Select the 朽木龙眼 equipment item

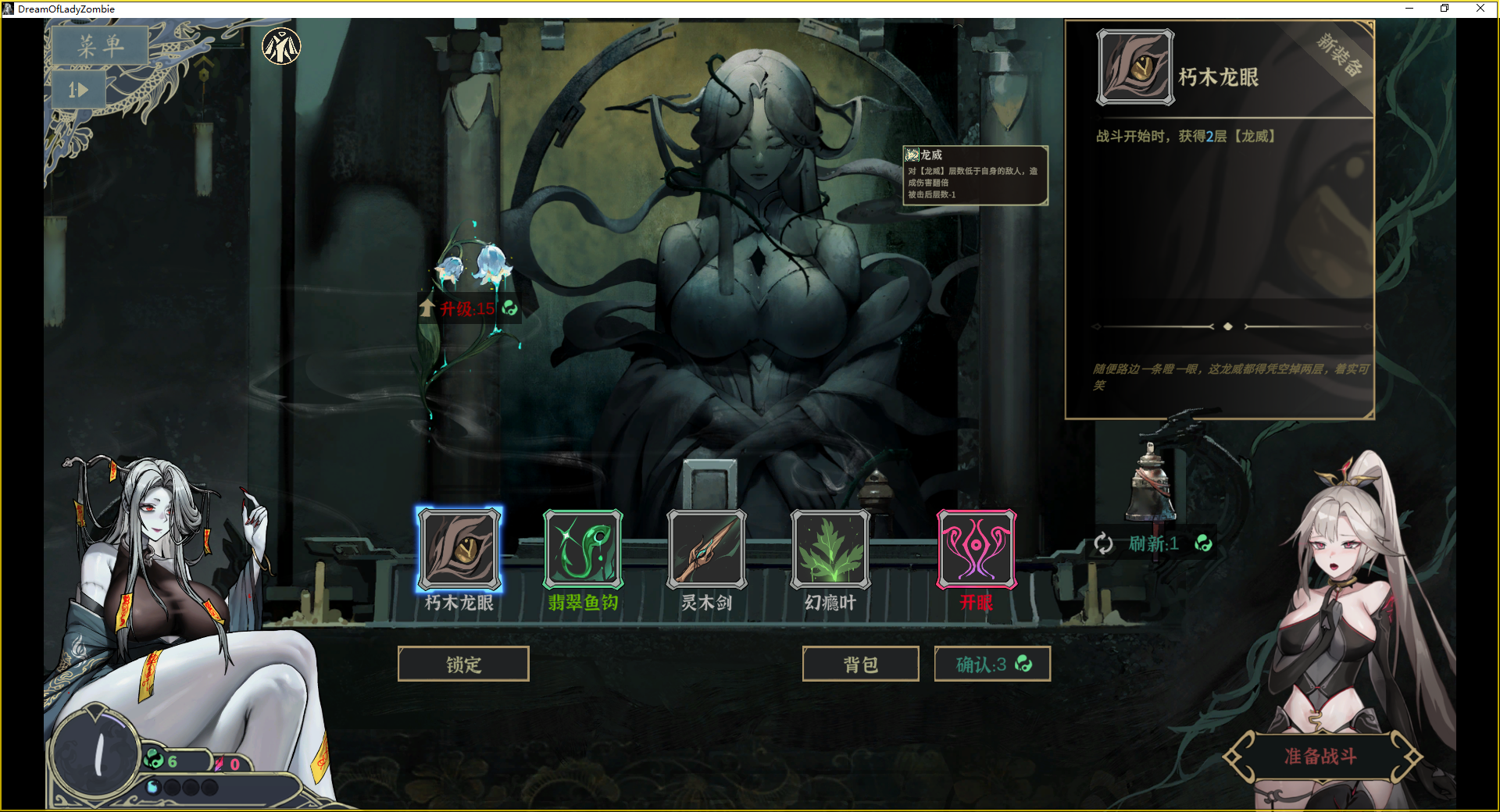click(459, 549)
